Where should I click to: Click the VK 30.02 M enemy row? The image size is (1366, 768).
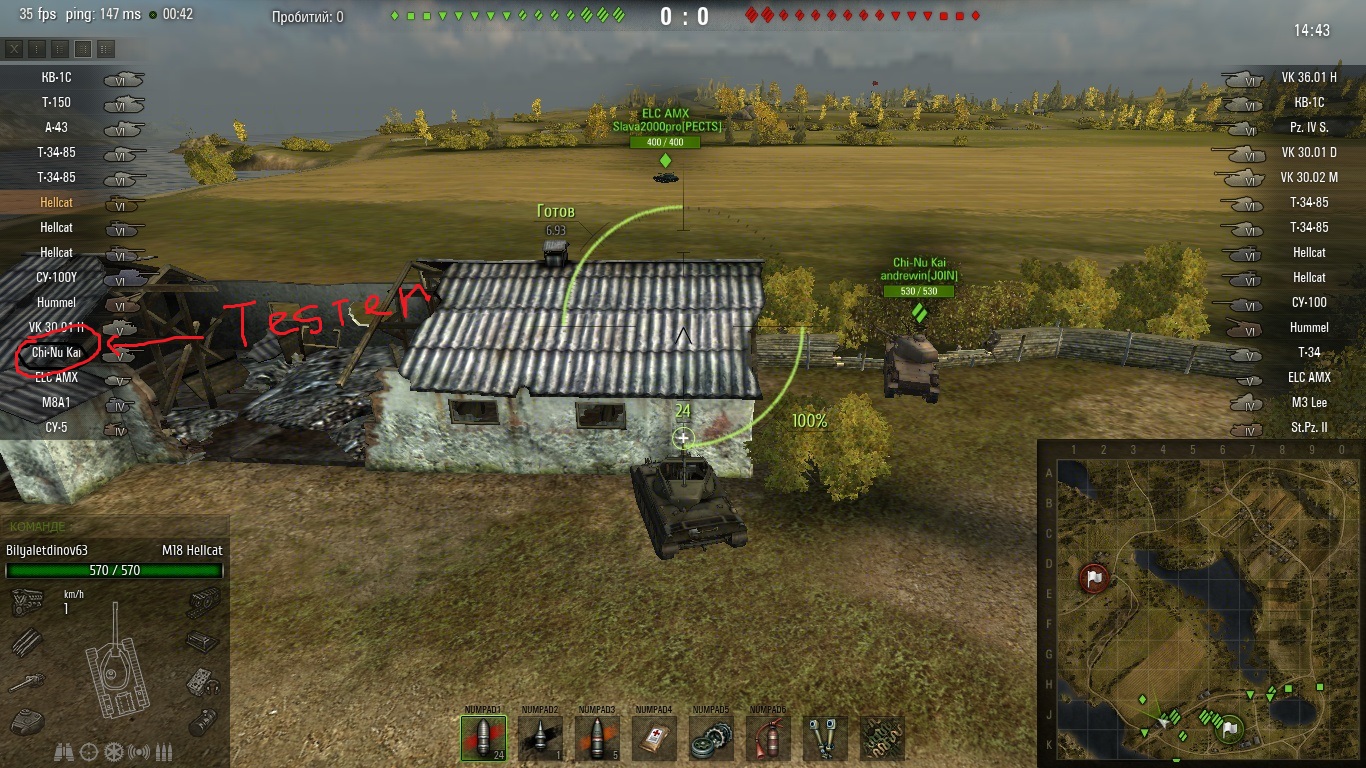pos(1308,177)
